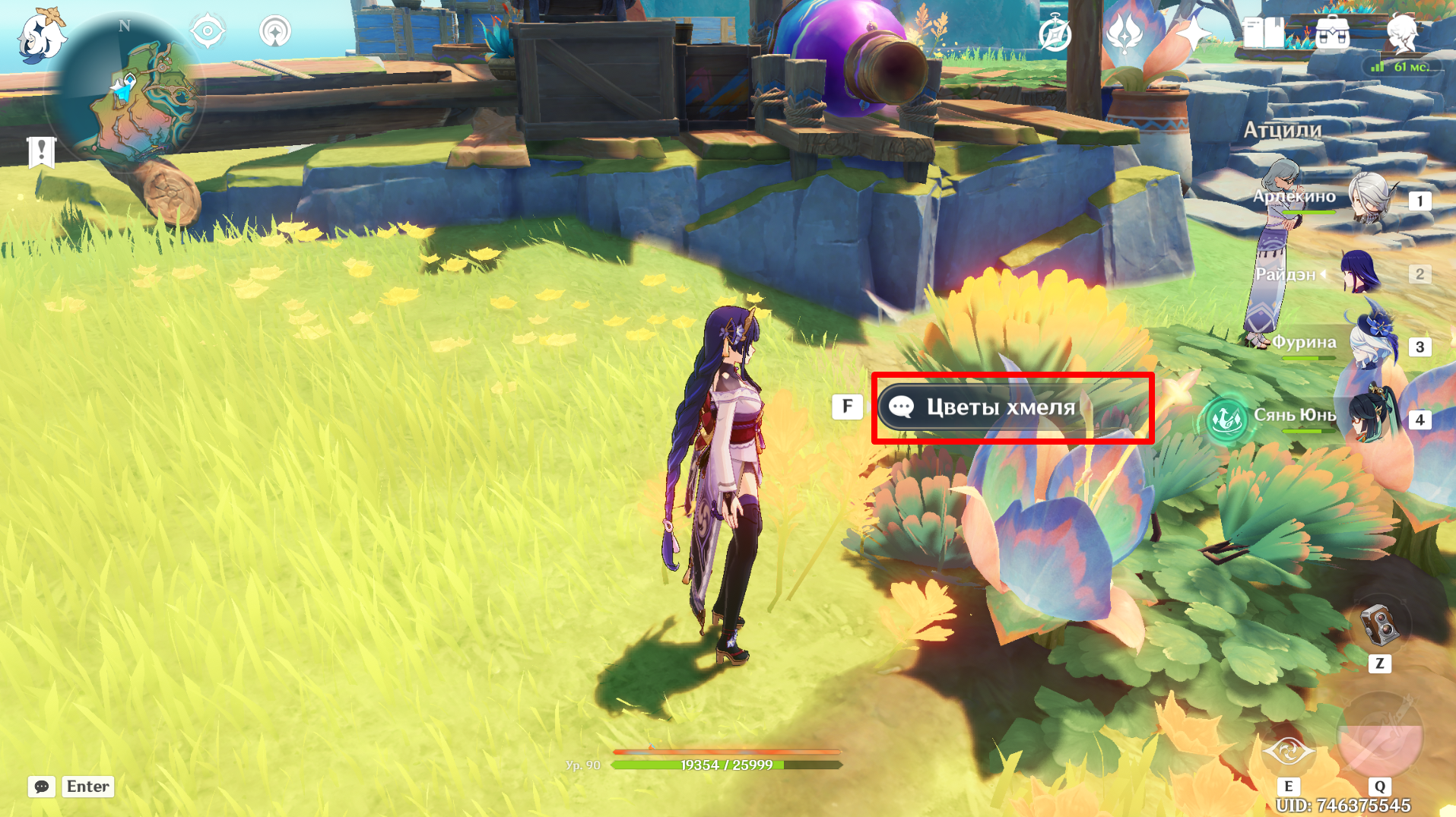
Task: Switch to party member Арлекино
Action: 1371,199
